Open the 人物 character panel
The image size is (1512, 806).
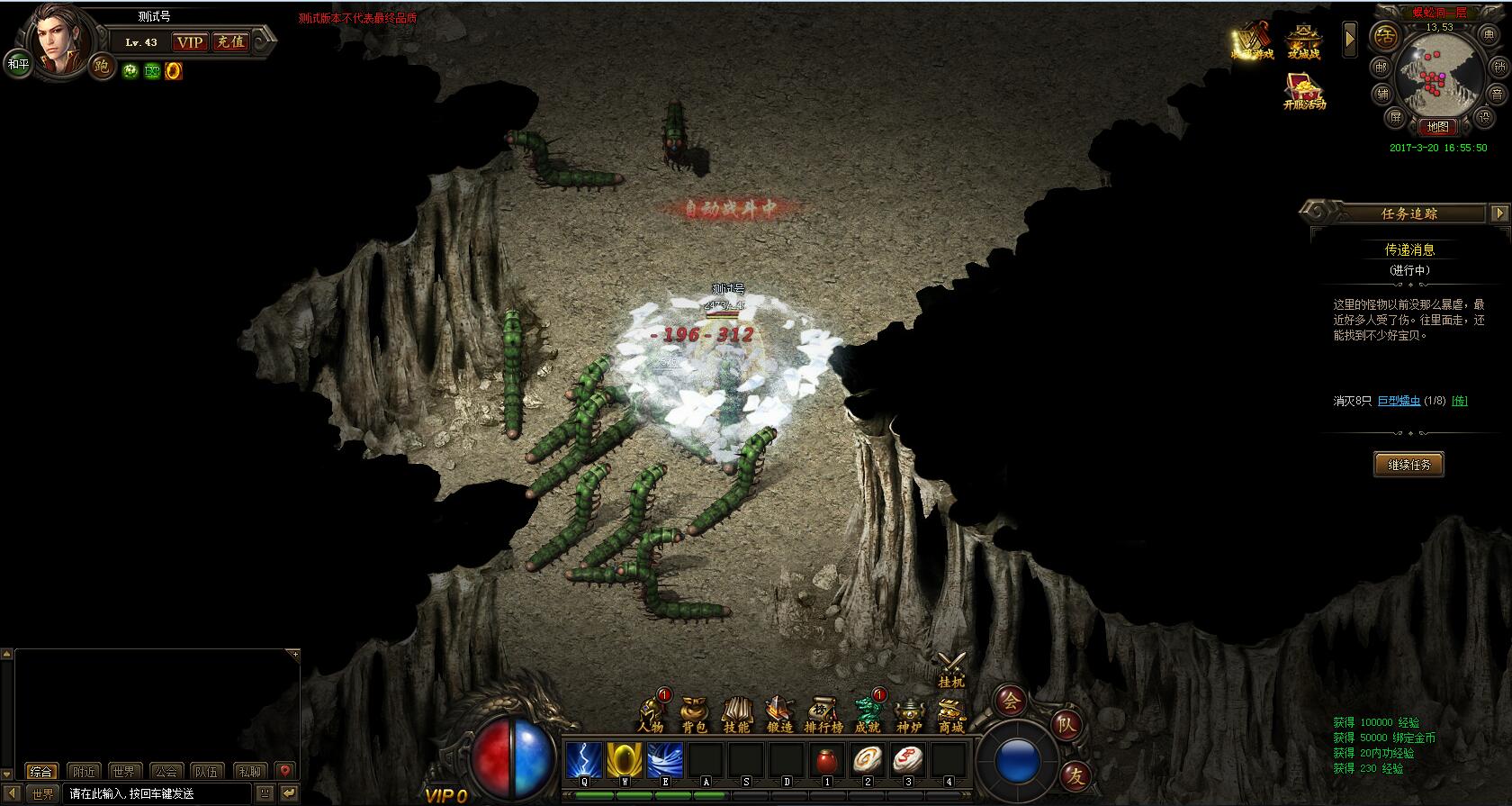[650, 713]
